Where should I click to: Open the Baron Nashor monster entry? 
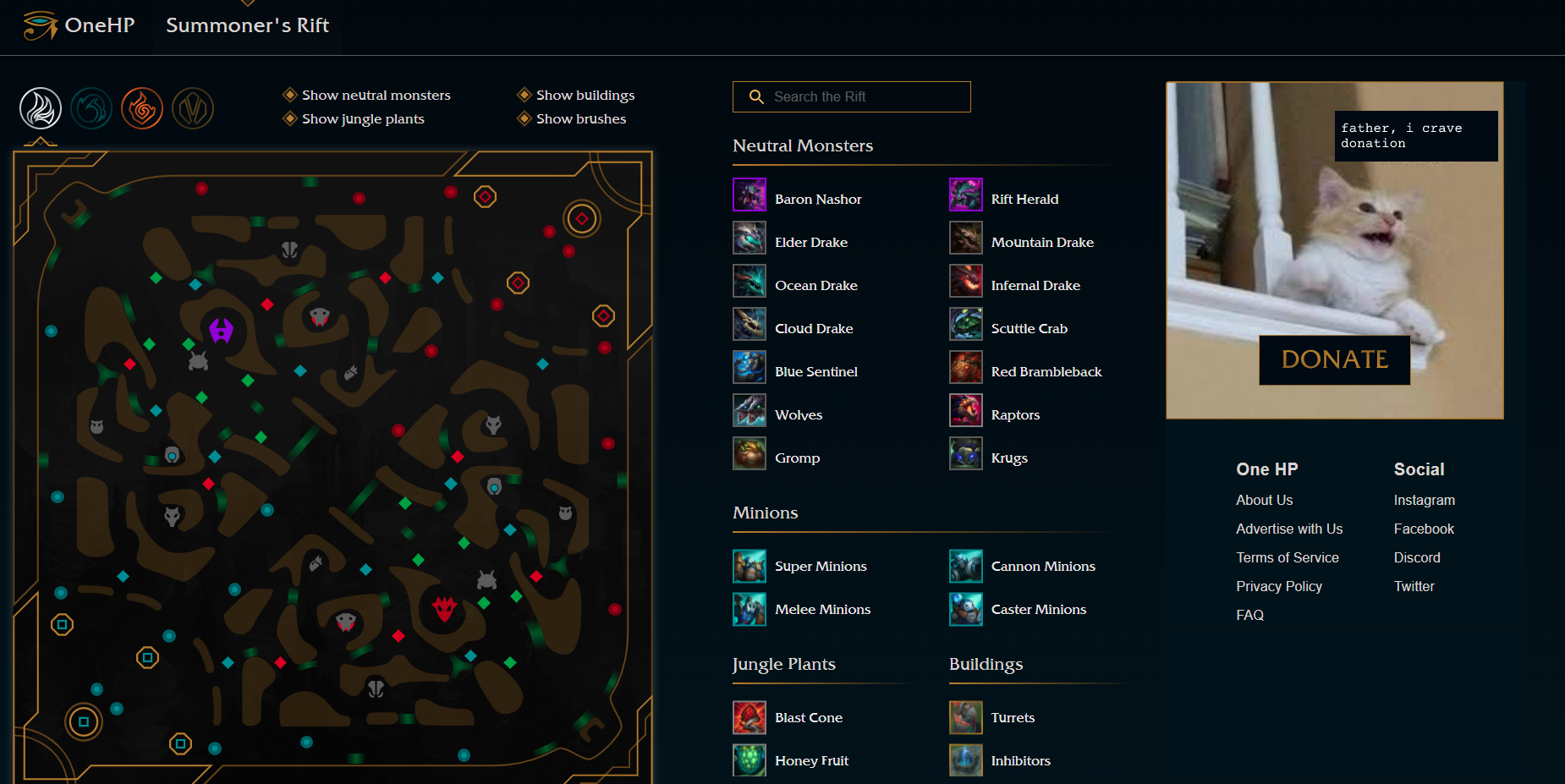click(817, 198)
